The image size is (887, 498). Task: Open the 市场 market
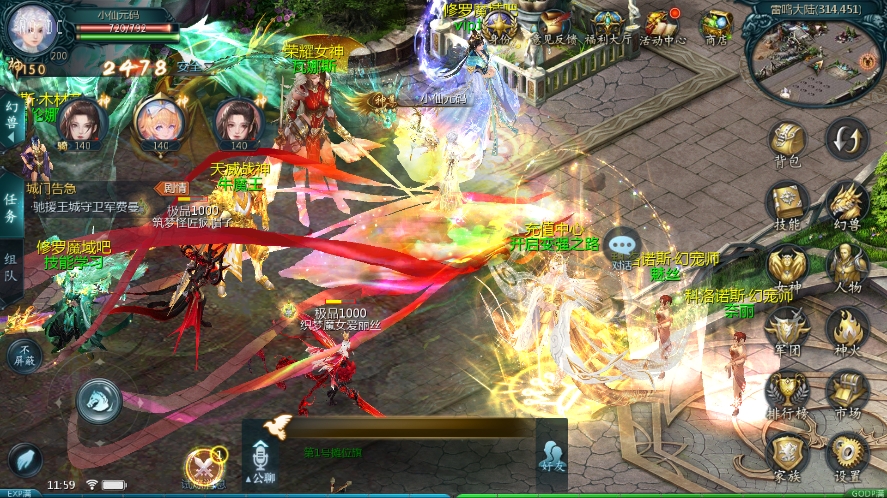846,393
